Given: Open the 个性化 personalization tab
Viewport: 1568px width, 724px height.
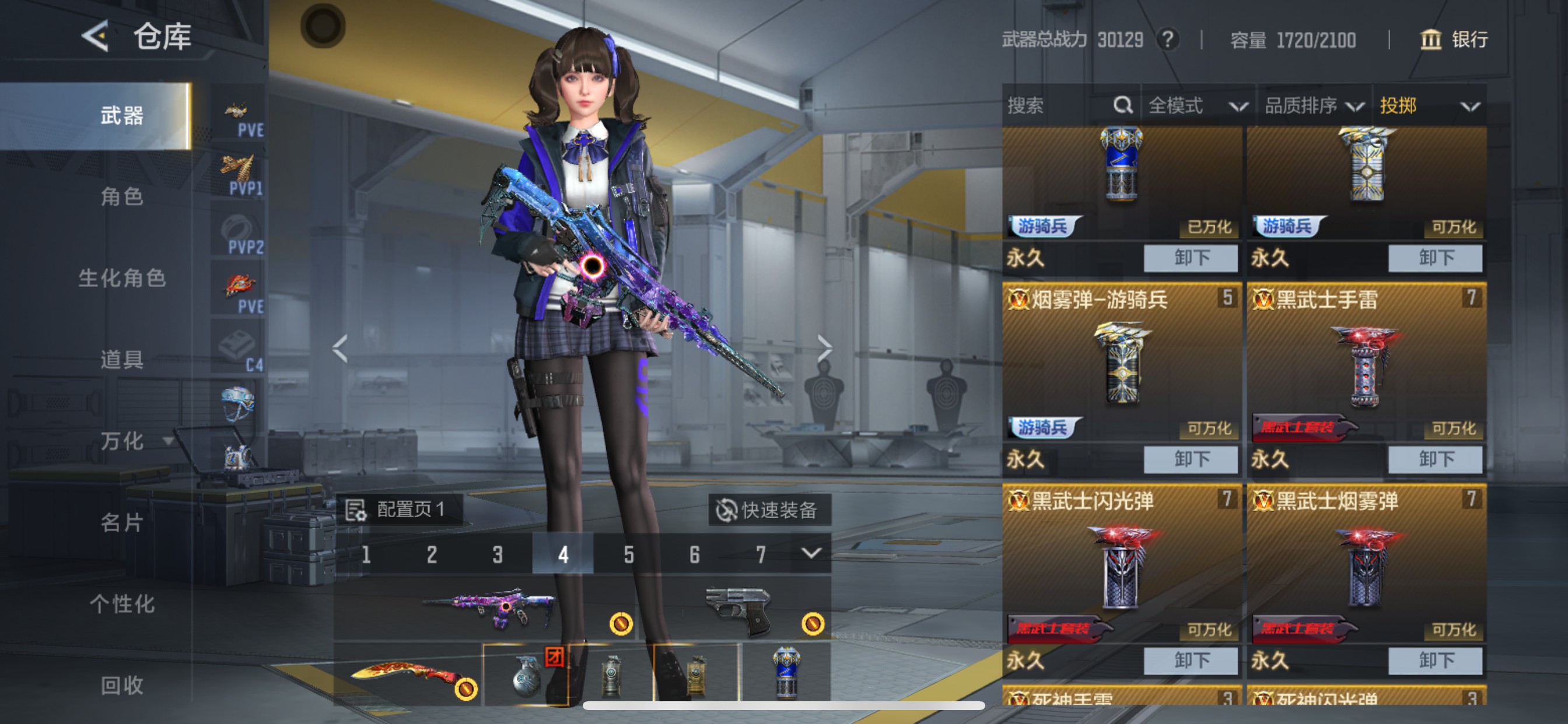Looking at the screenshot, I should [122, 603].
